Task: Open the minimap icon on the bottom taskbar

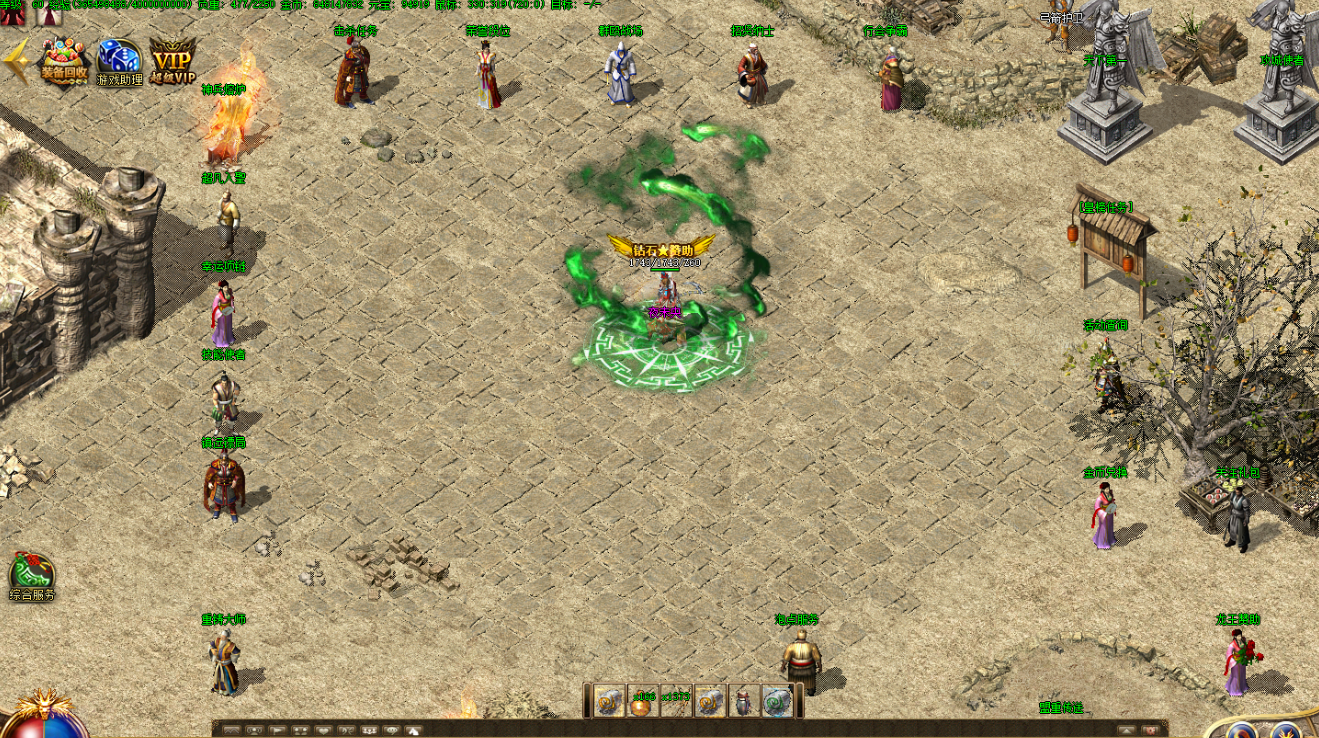Action: [x=232, y=730]
